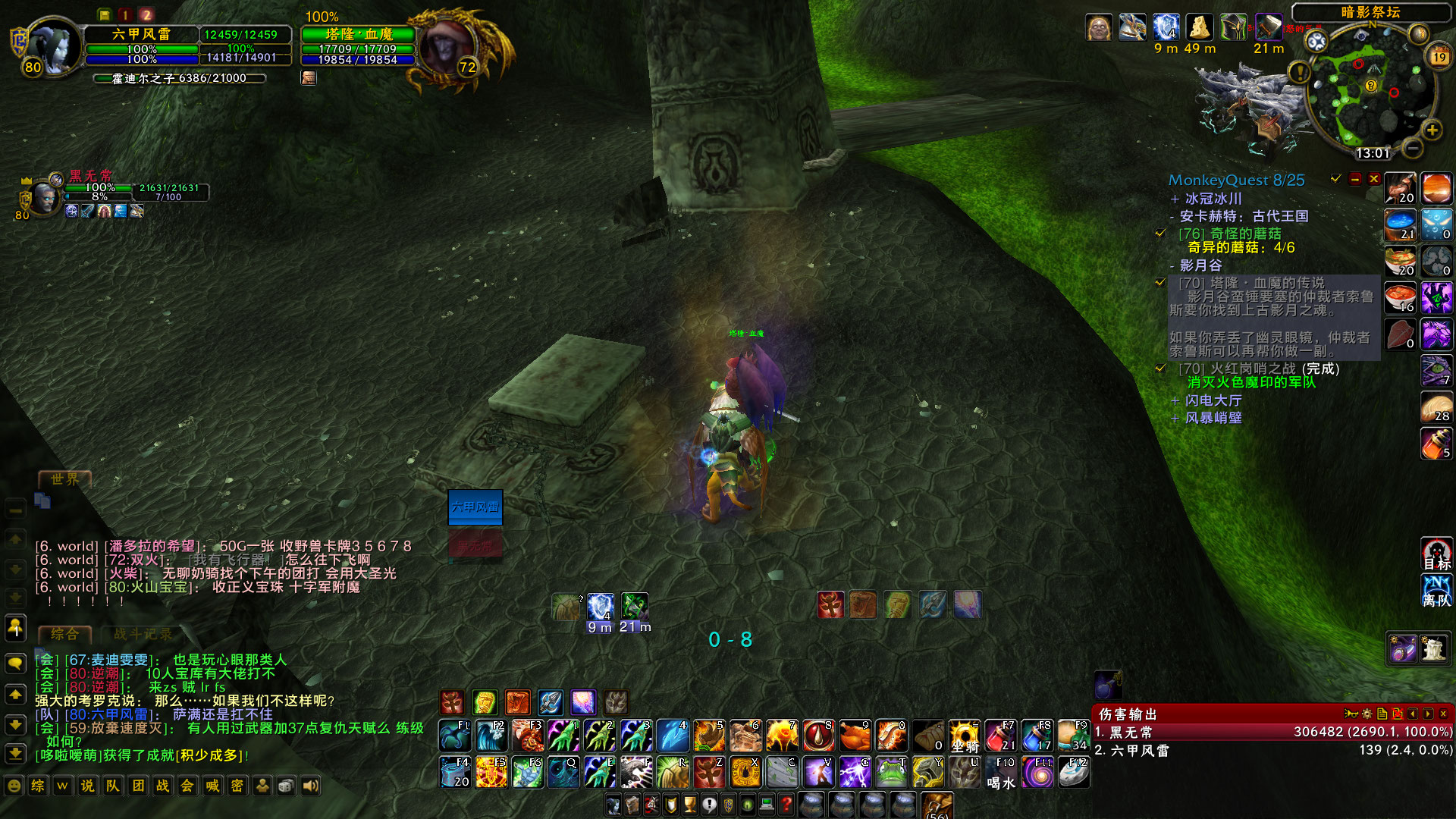Toggle the check beside 火红岗哨之战 quest

pos(1160,369)
